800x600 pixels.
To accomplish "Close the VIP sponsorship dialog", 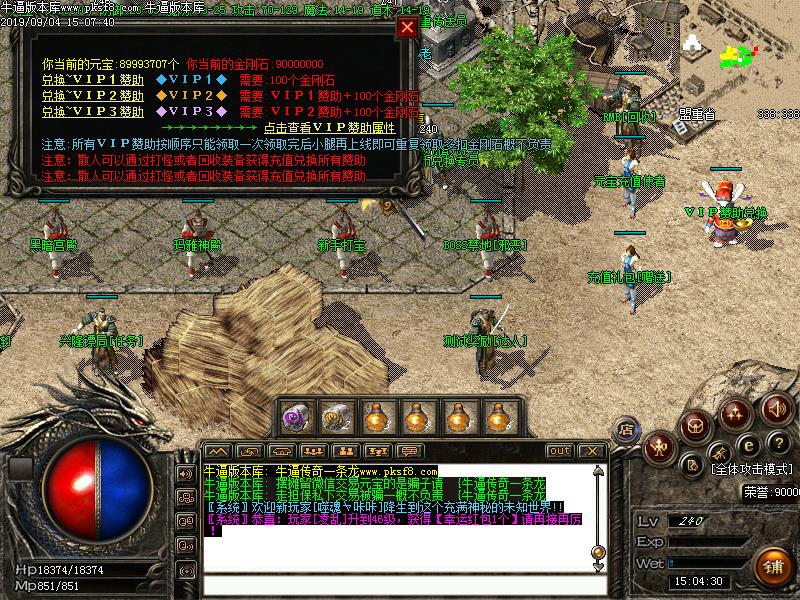I will (x=406, y=27).
